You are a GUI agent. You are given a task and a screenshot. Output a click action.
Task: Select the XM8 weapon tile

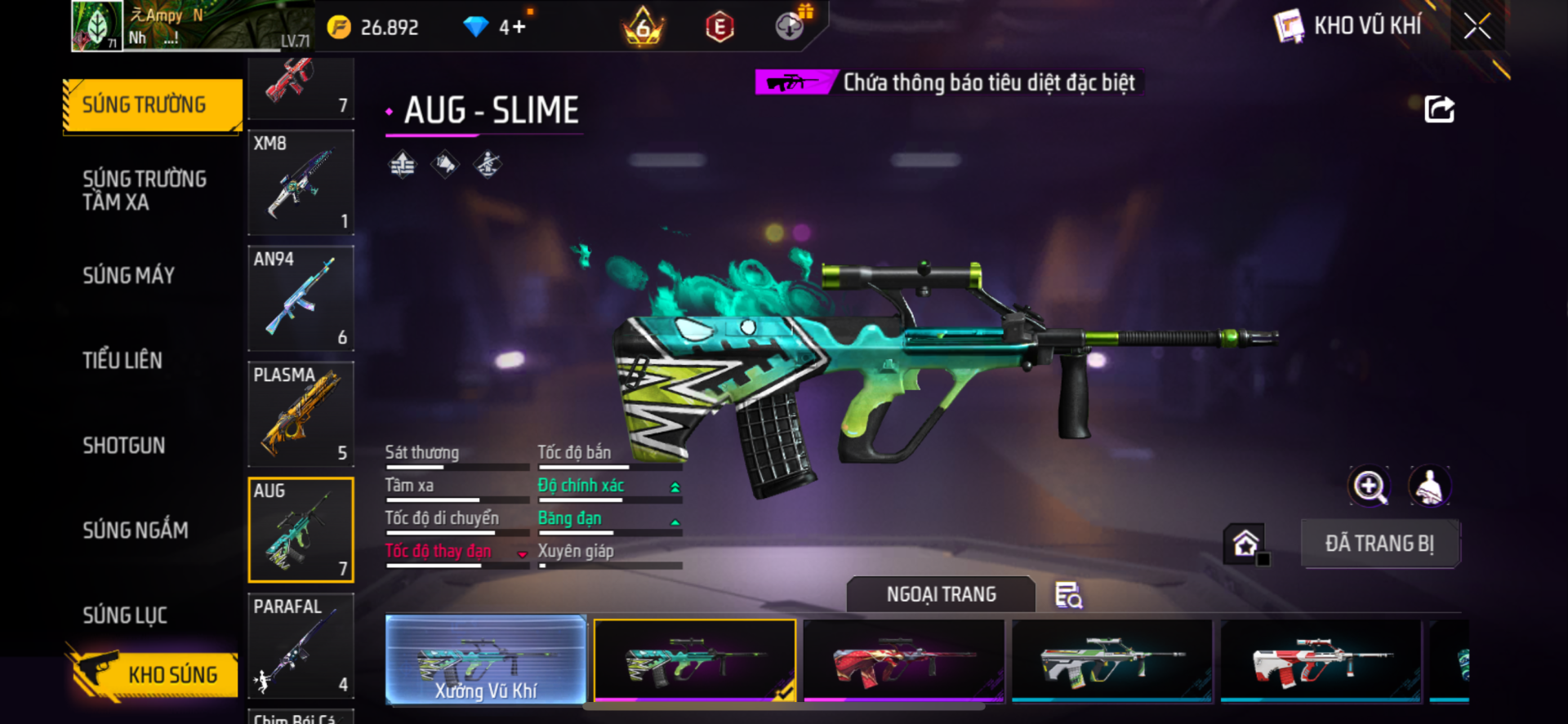pyautogui.click(x=301, y=183)
